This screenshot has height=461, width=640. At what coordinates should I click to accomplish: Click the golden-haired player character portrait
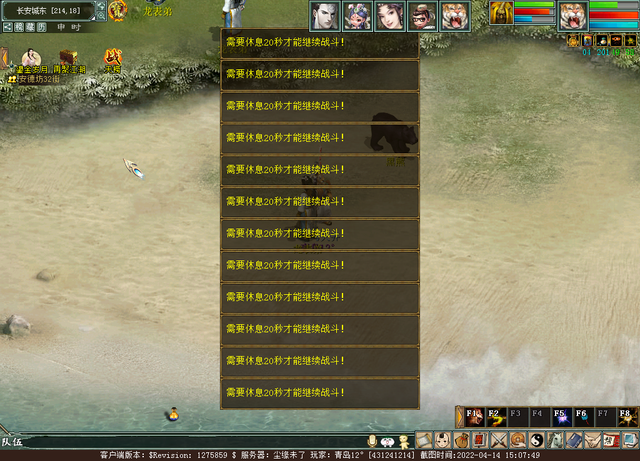click(x=501, y=13)
